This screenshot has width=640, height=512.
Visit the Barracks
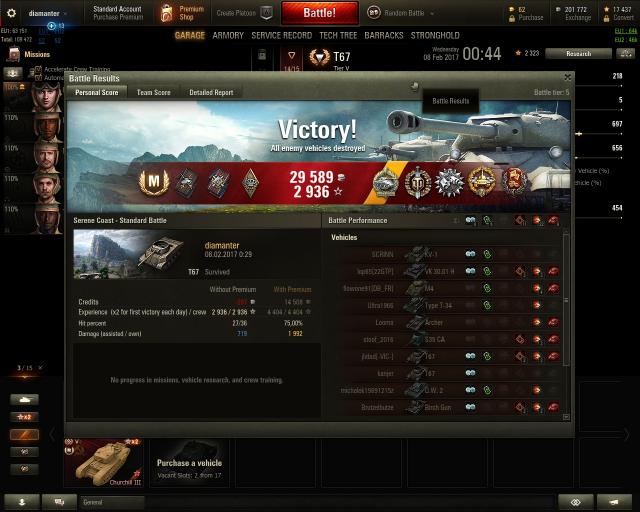[384, 35]
